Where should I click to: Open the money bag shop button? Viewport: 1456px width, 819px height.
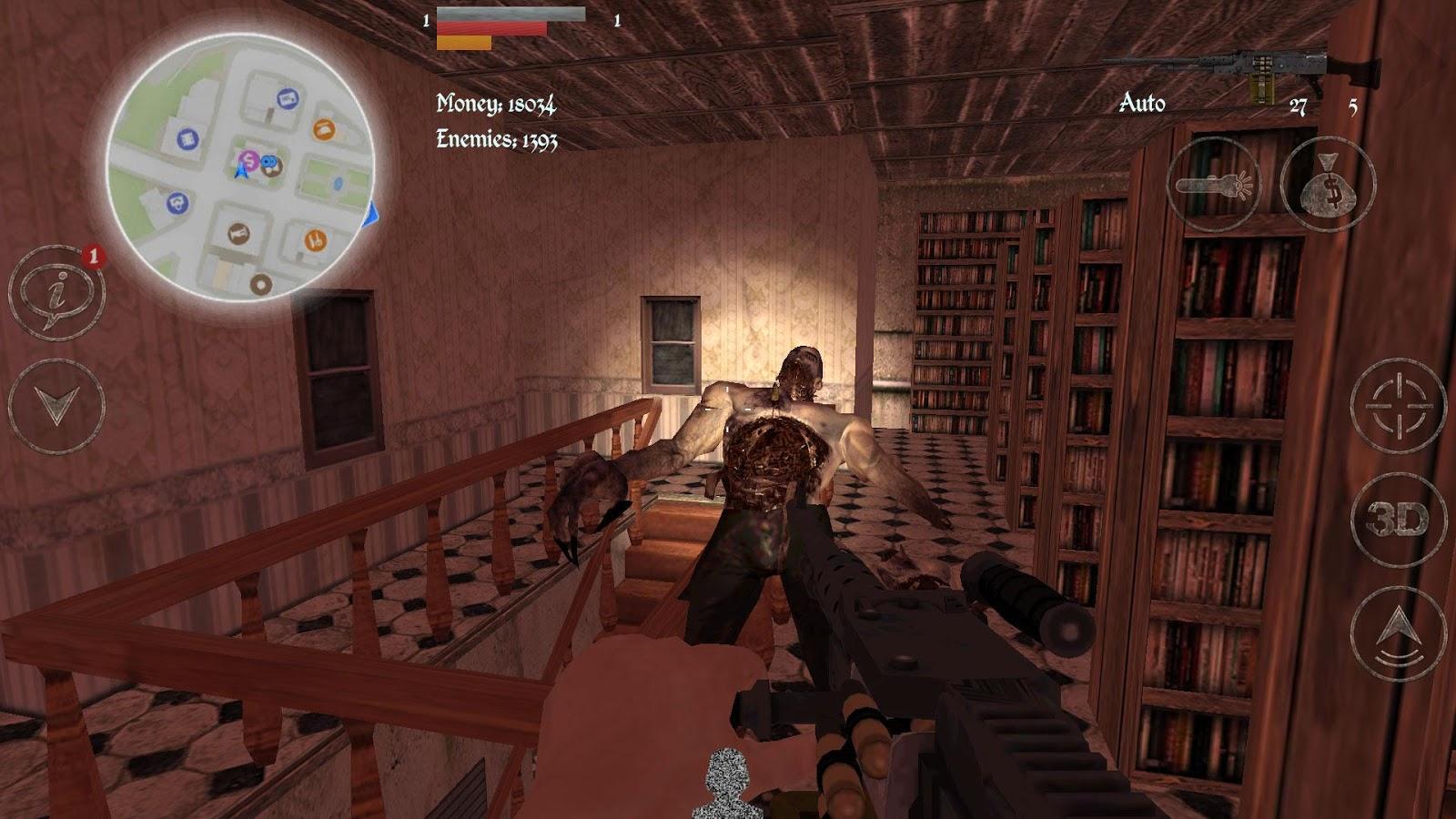[1328, 185]
